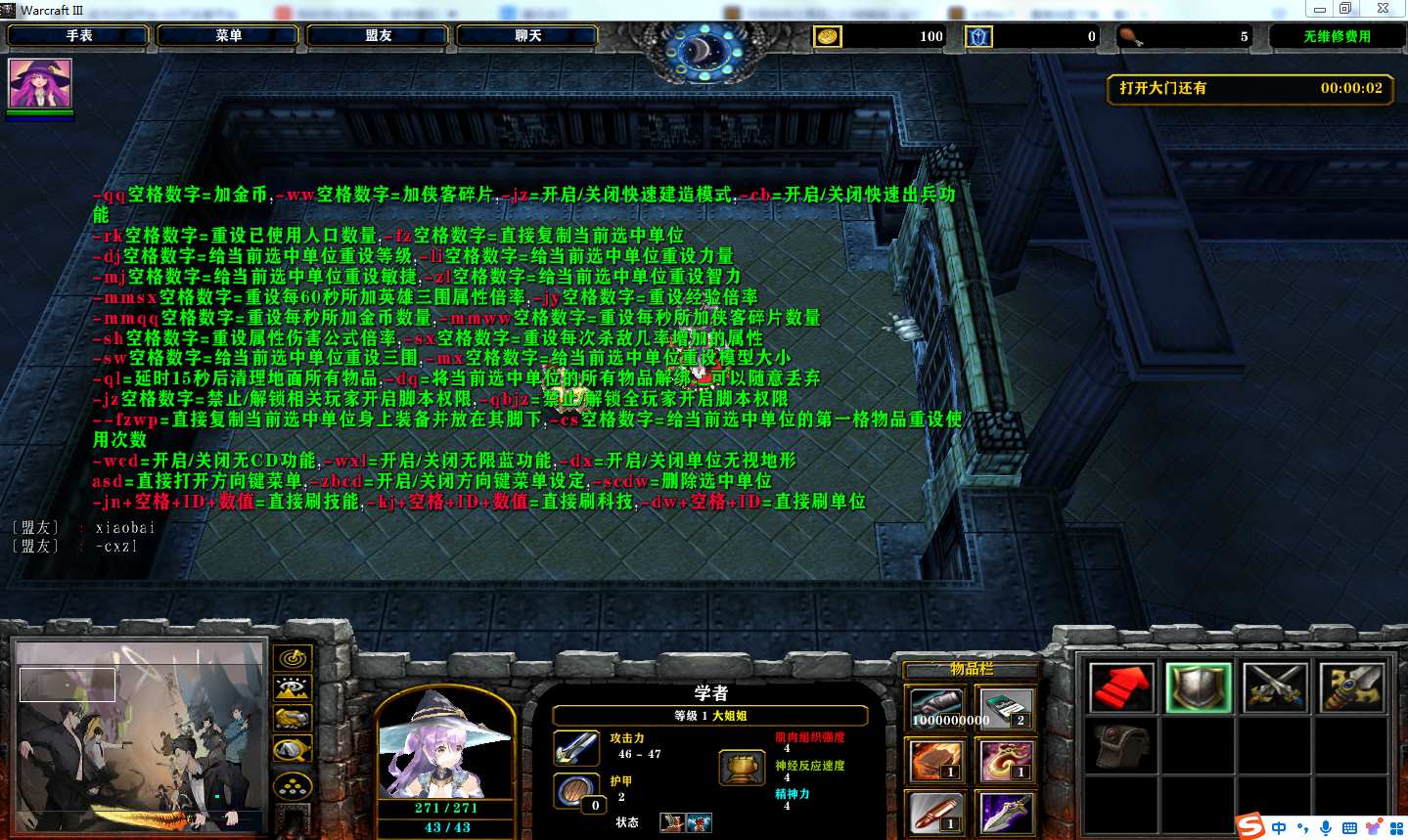
Task: Select the bullet item in inventory
Action: (x=937, y=814)
